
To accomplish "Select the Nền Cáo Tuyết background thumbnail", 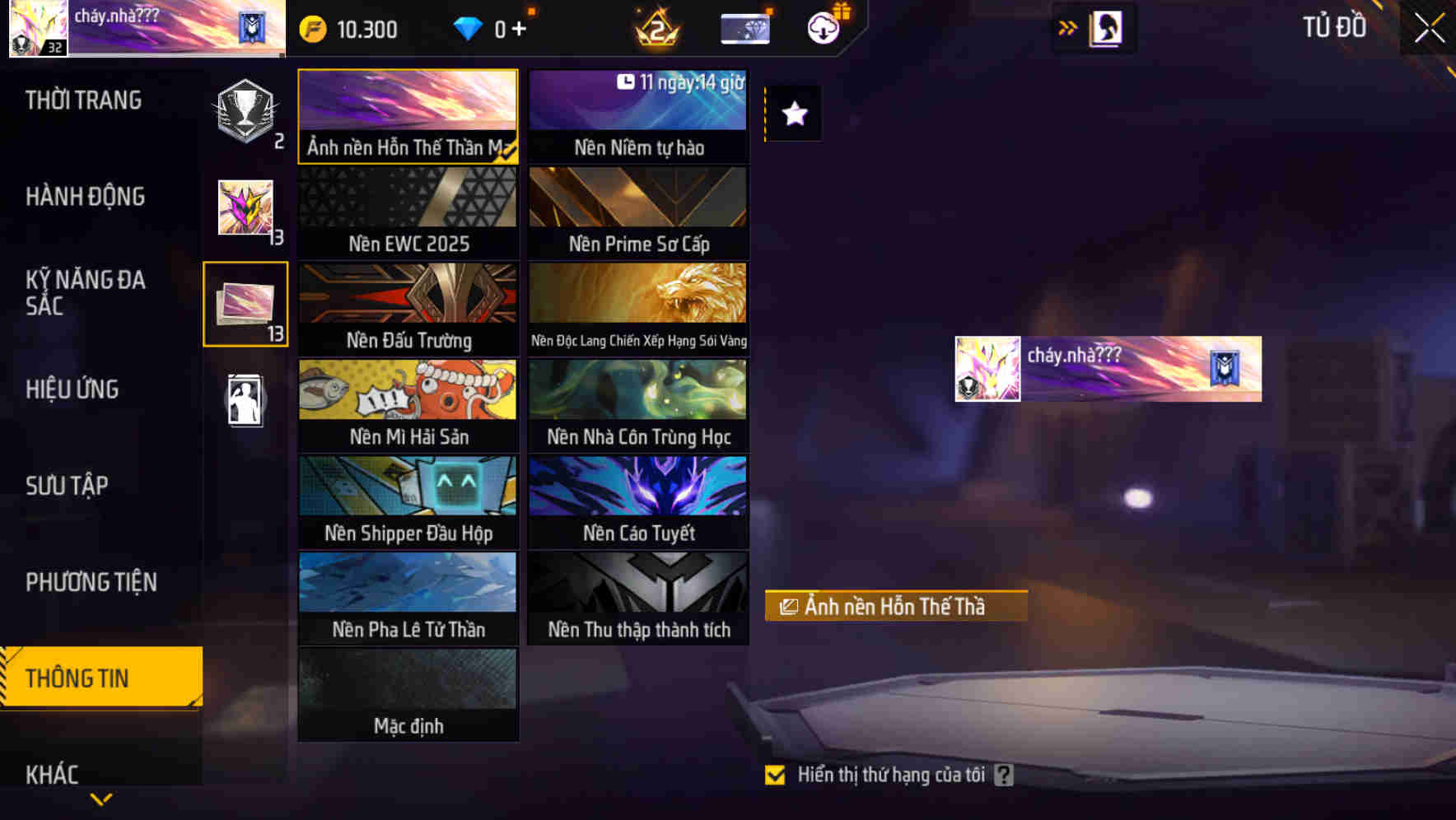I will click(x=638, y=500).
